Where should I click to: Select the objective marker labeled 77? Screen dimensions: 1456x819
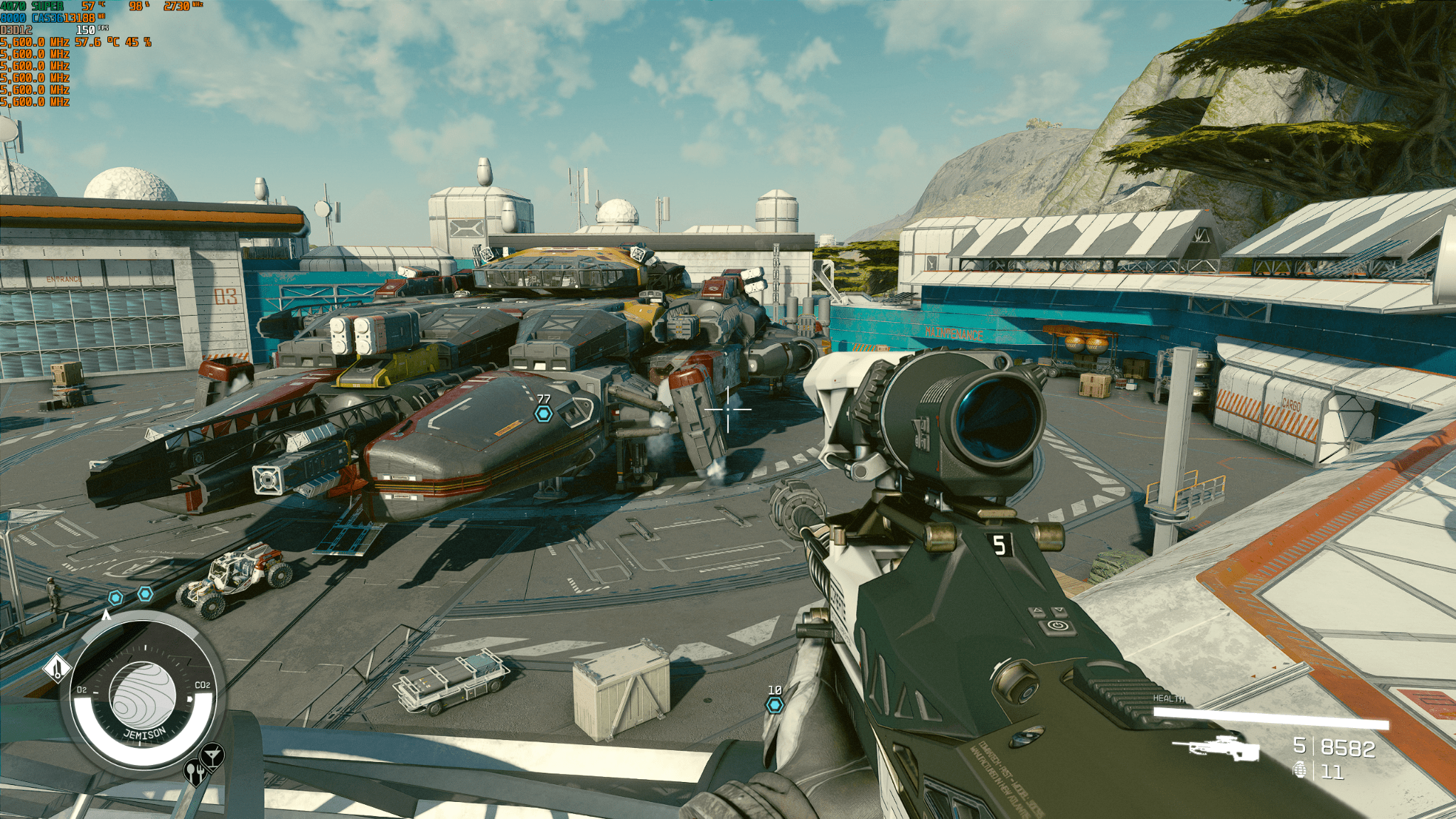[x=544, y=414]
